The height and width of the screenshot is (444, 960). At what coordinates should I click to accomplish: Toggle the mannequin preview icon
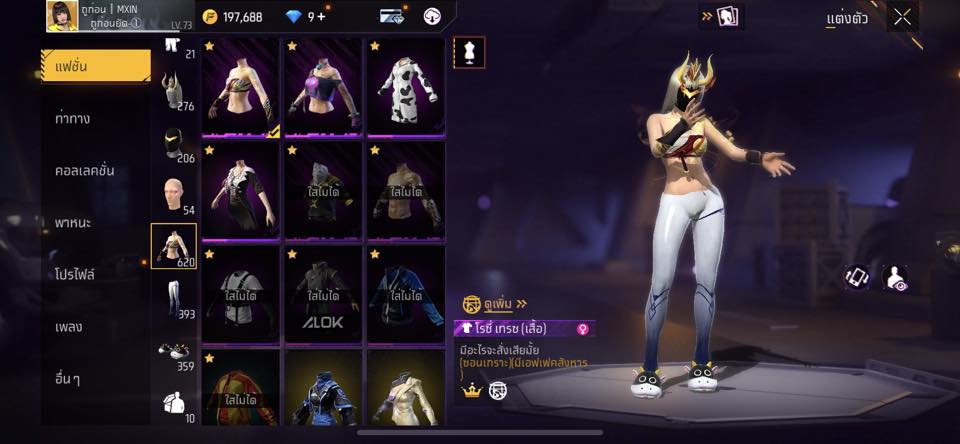coord(468,52)
